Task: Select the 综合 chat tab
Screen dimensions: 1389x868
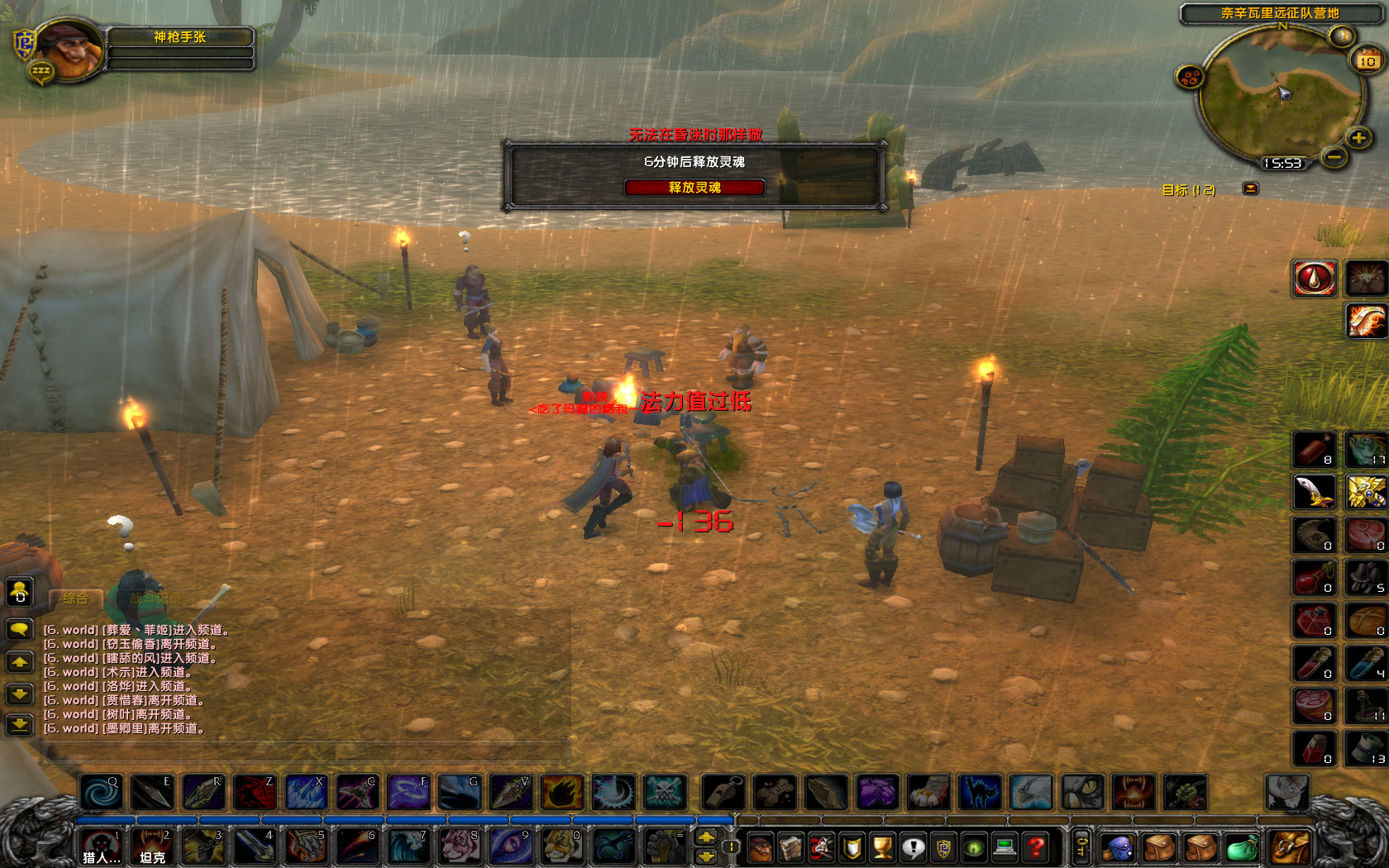Action: coord(74,597)
